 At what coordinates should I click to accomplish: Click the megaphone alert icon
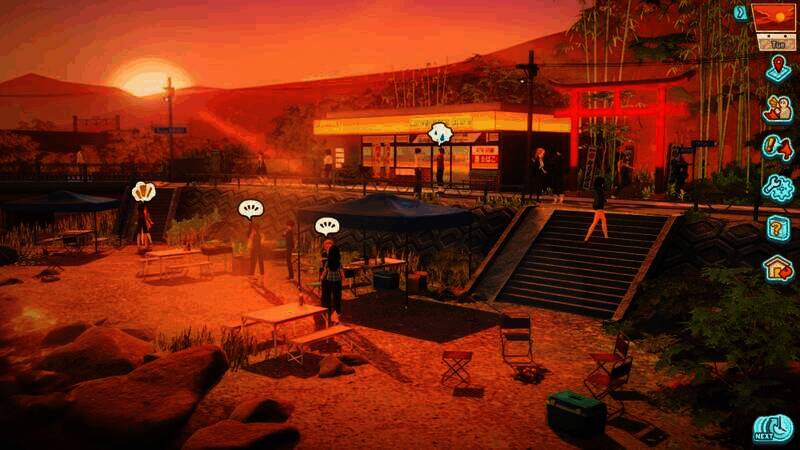pyautogui.click(x=778, y=148)
